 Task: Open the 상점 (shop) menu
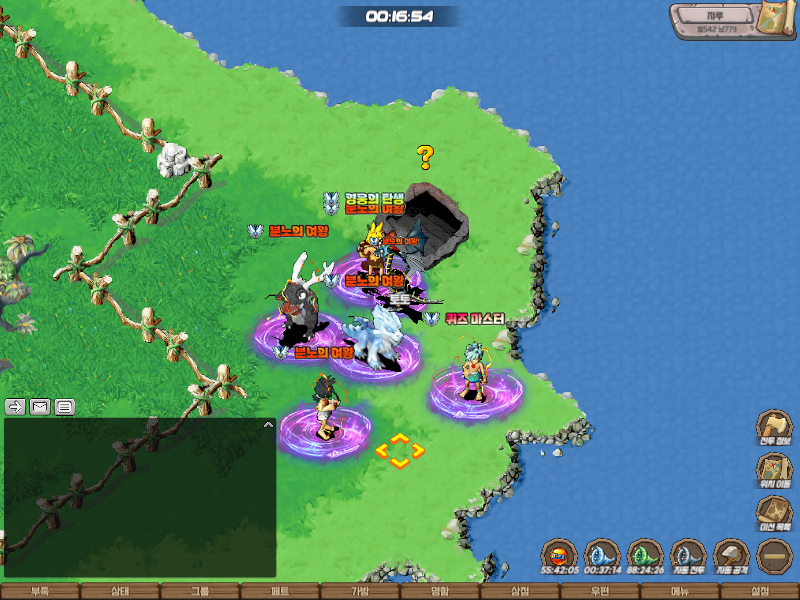(520, 591)
